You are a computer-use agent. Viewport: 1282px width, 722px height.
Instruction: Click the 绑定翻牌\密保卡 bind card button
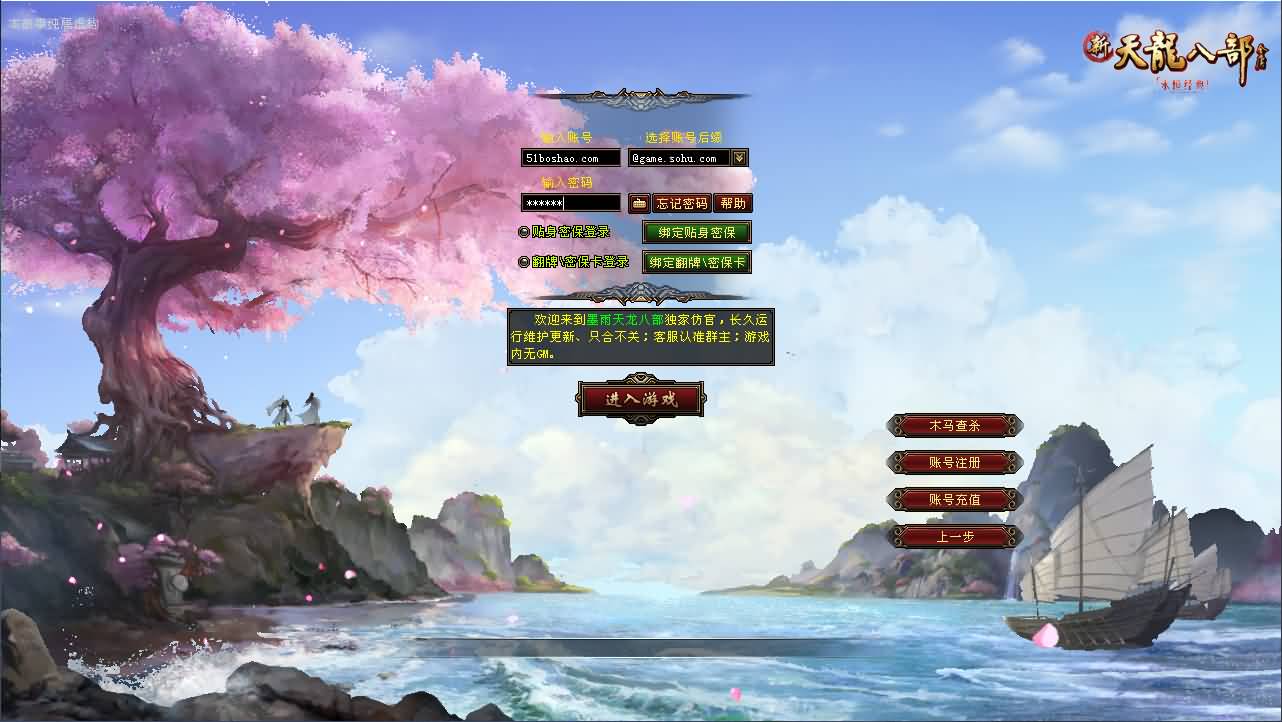(x=697, y=262)
